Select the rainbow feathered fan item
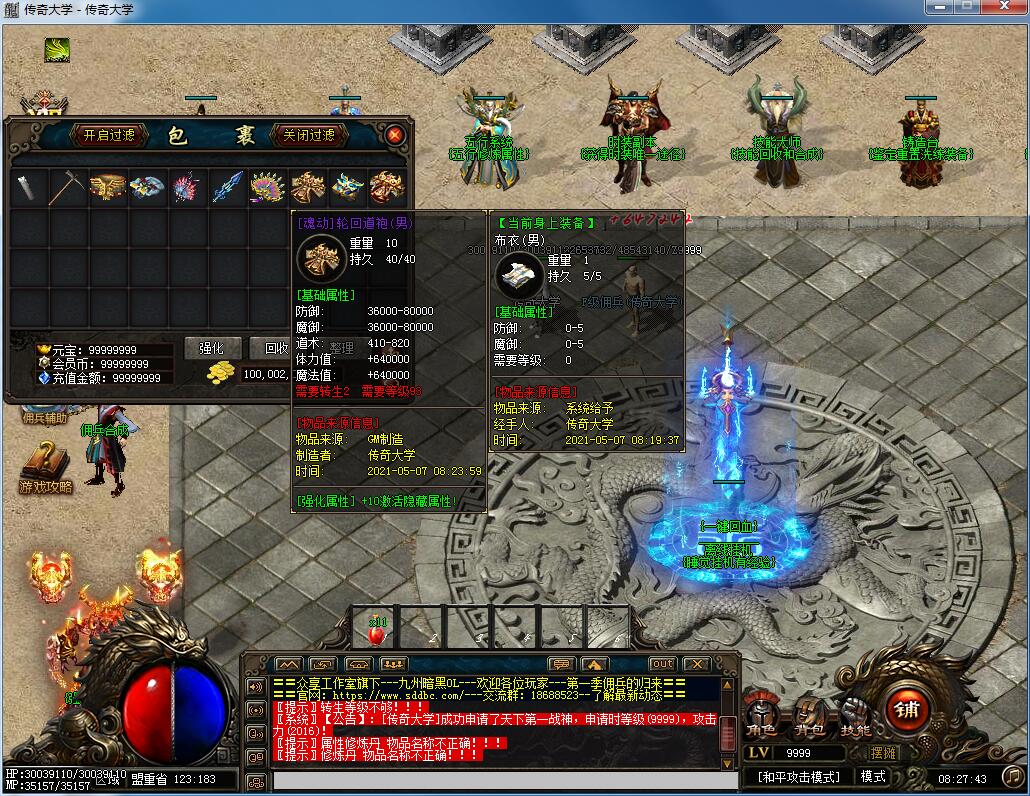The height and width of the screenshot is (796, 1030). [x=268, y=189]
